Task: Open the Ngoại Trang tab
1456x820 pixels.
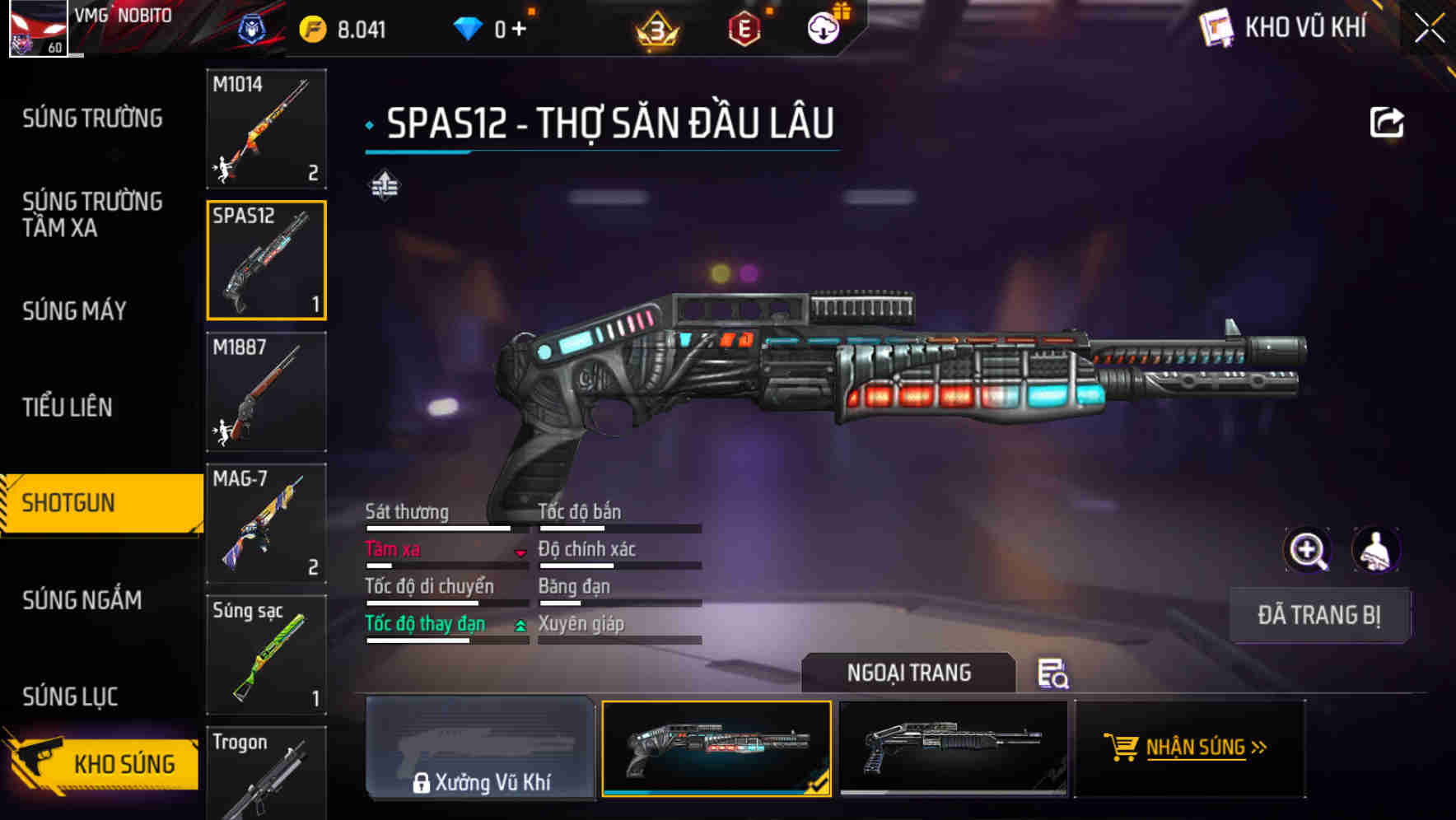Action: pos(909,673)
